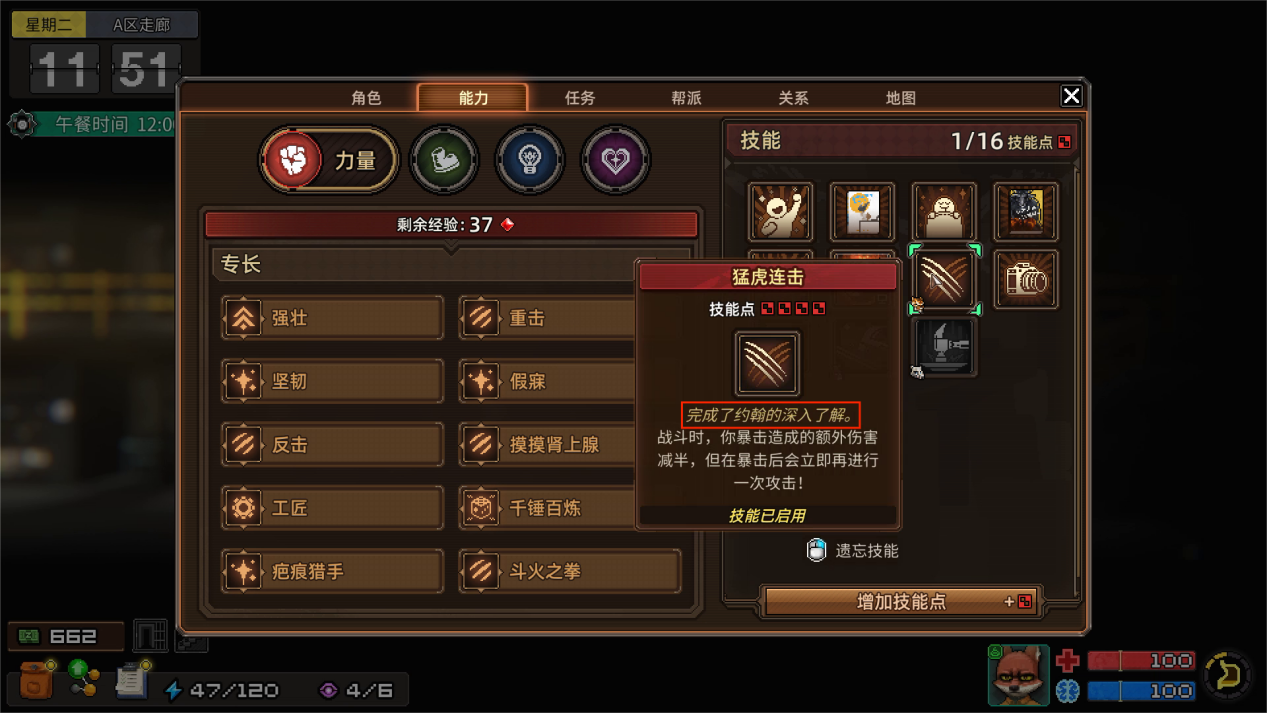The image size is (1267, 713).
Task: Open the 地图 tab
Action: point(900,98)
